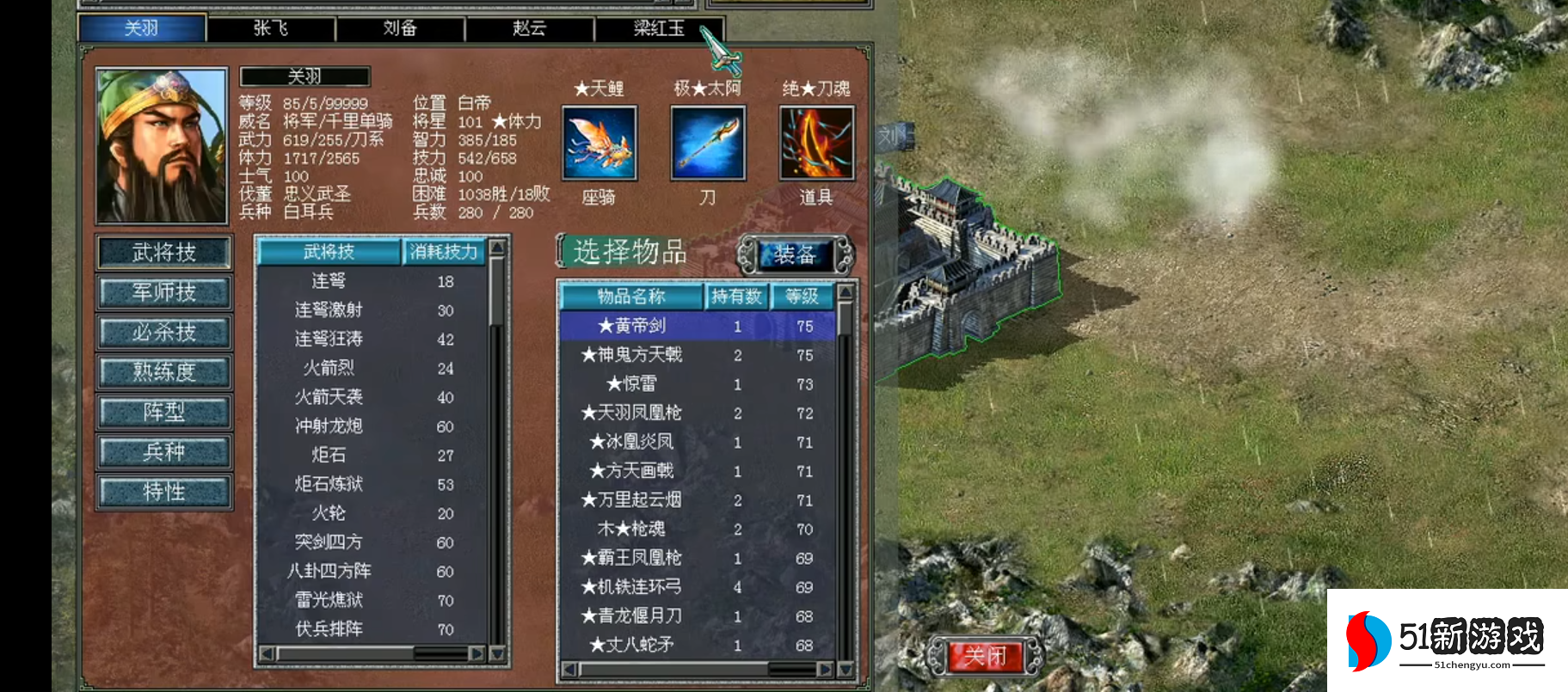Toggle the 特性 traits panel

[x=163, y=492]
